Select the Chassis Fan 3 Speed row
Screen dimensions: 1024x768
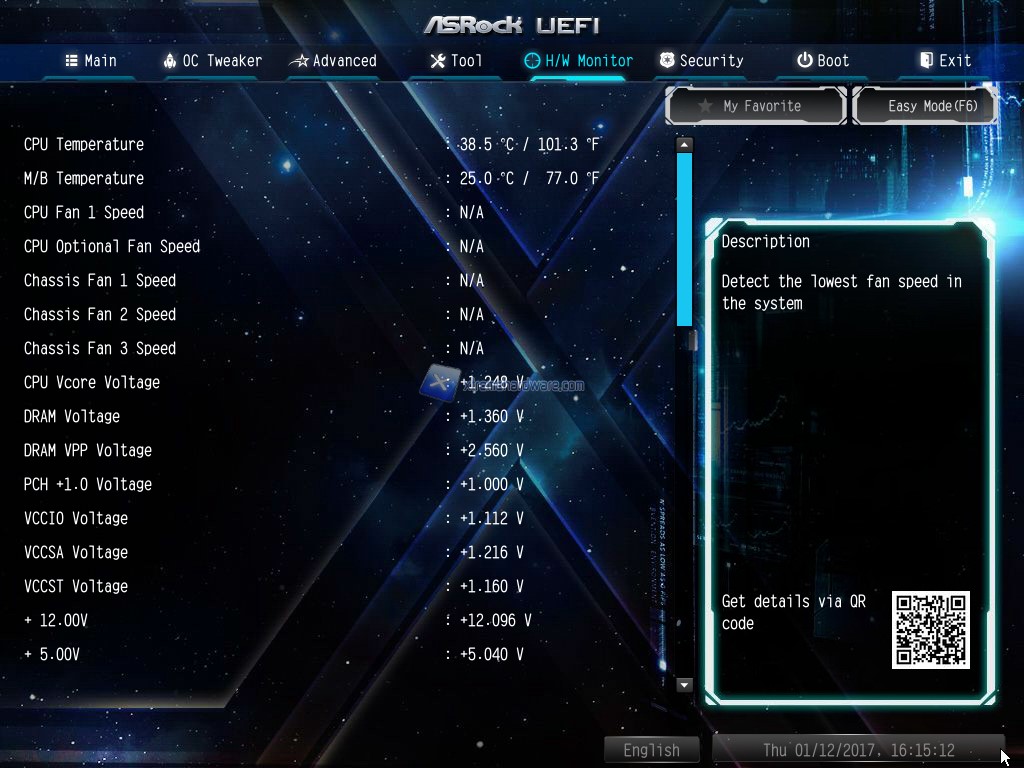[100, 348]
